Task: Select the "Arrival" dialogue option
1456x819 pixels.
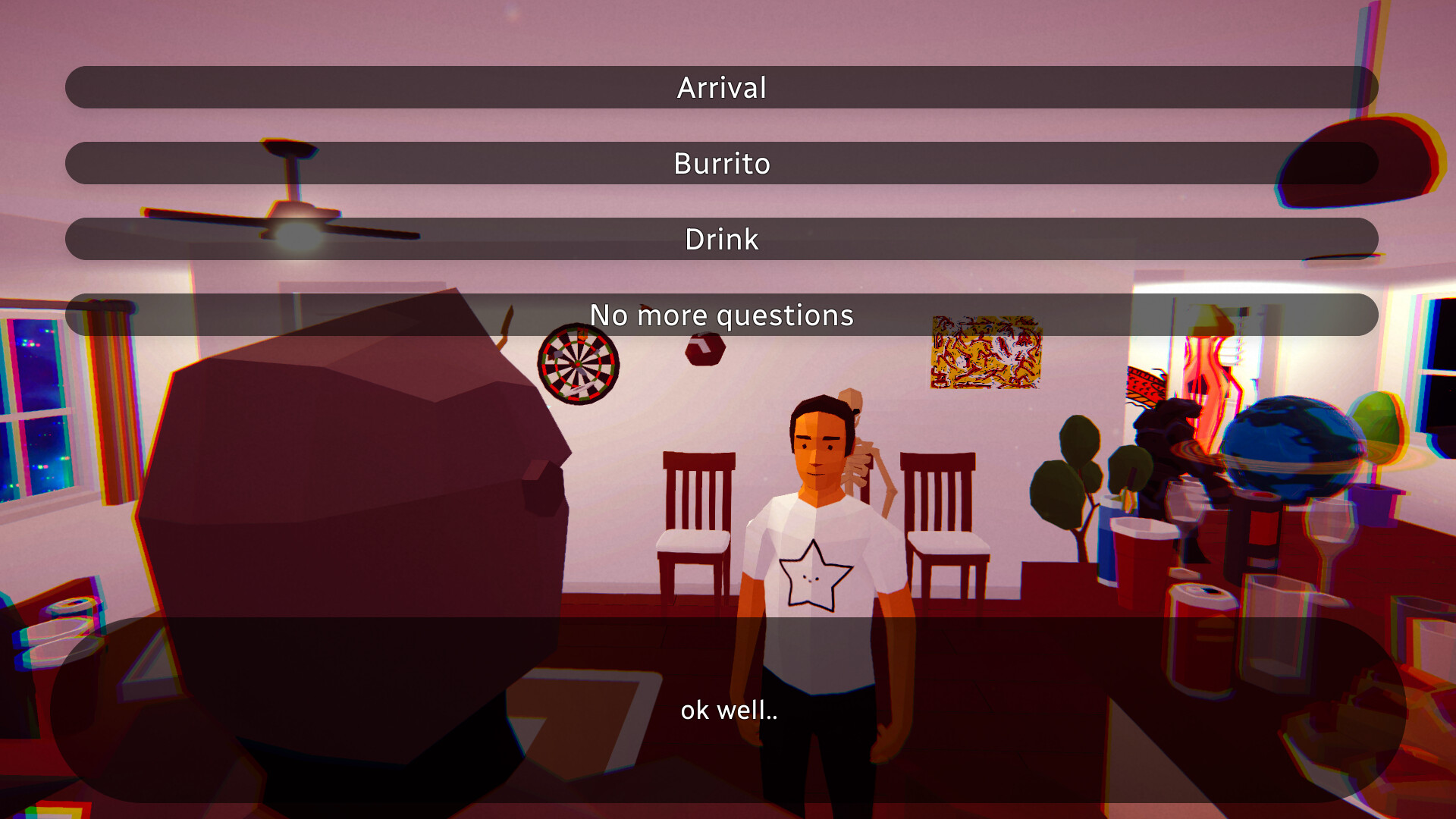Action: (722, 86)
